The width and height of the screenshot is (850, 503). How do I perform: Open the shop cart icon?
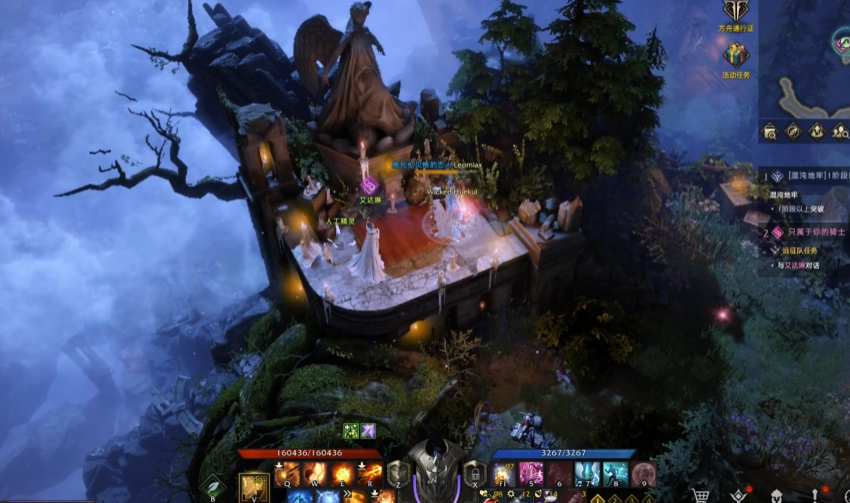point(701,495)
